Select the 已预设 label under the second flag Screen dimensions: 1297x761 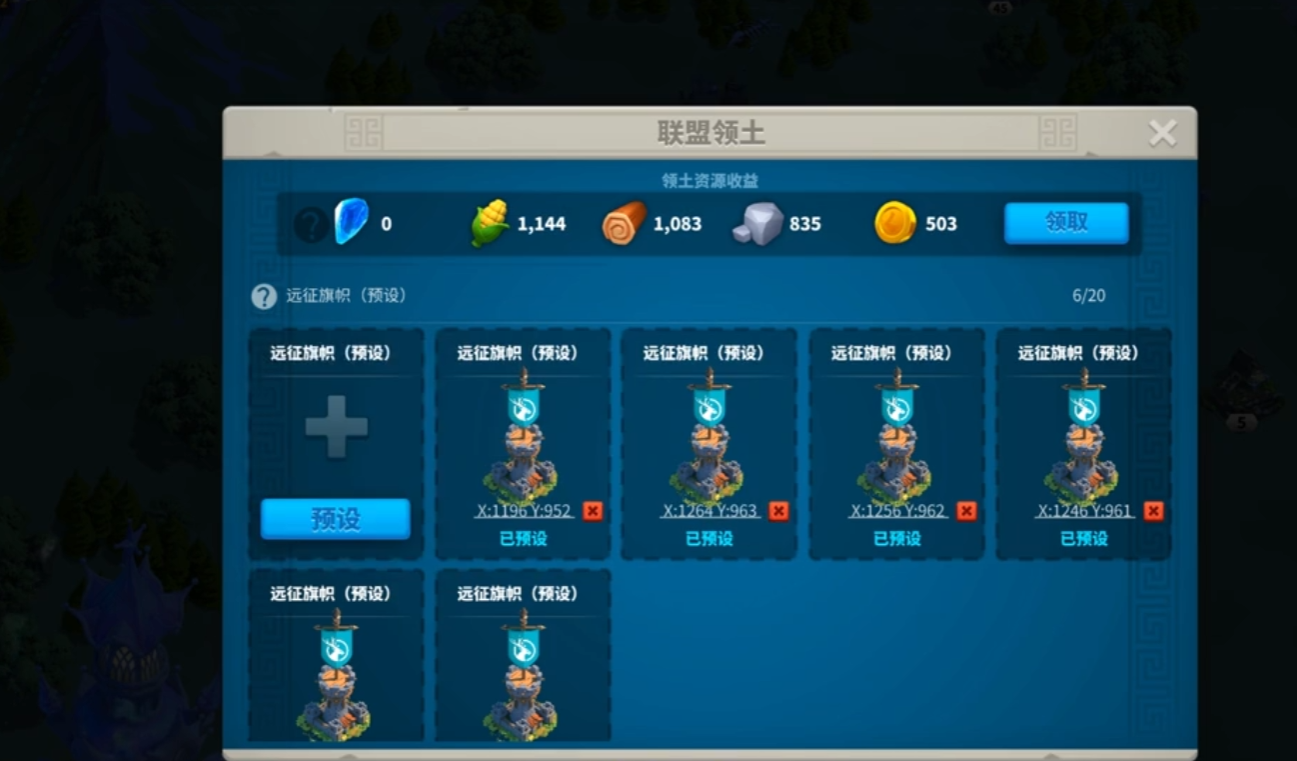709,537
